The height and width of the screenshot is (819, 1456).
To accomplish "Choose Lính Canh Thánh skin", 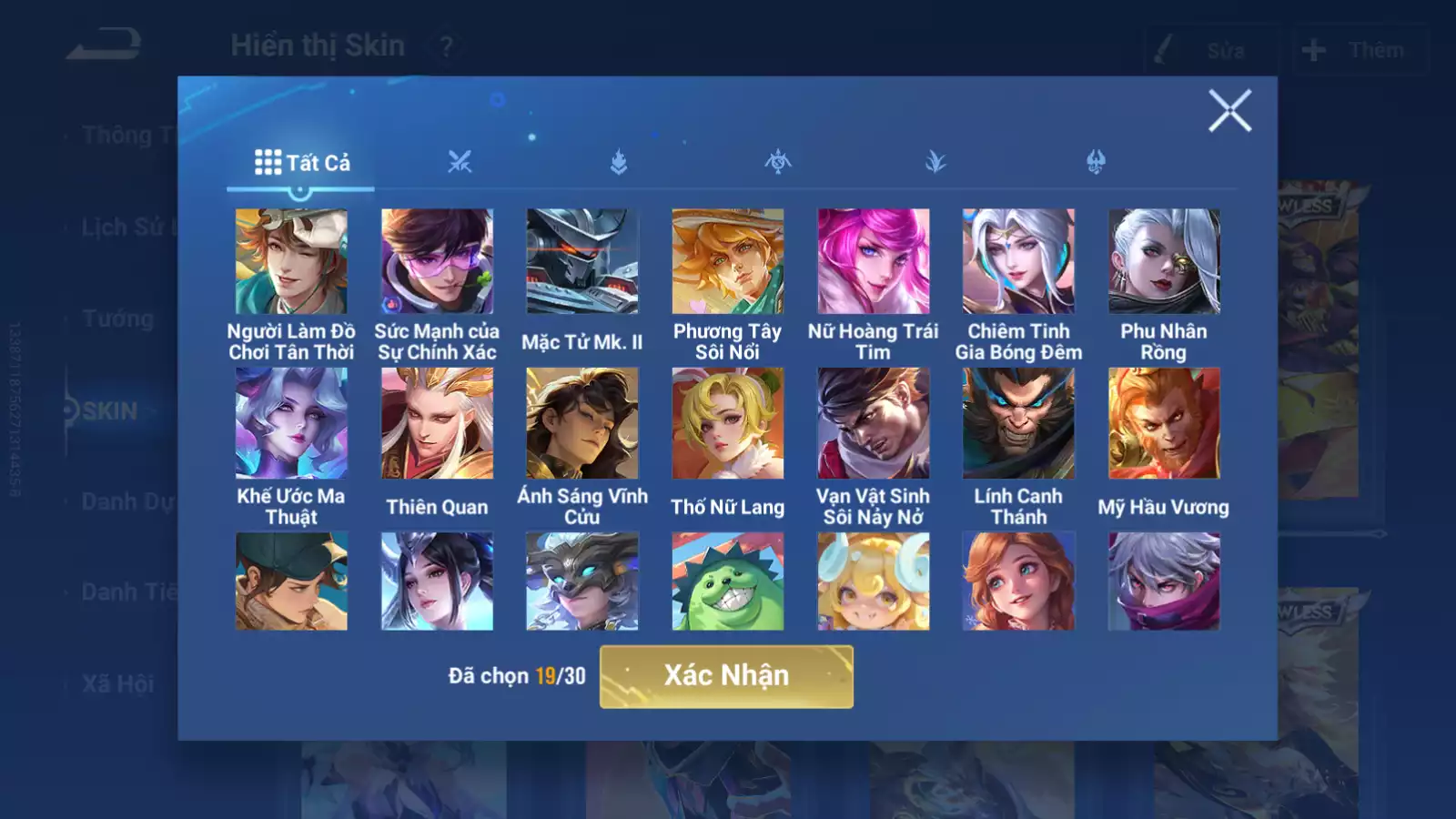I will tap(1018, 423).
